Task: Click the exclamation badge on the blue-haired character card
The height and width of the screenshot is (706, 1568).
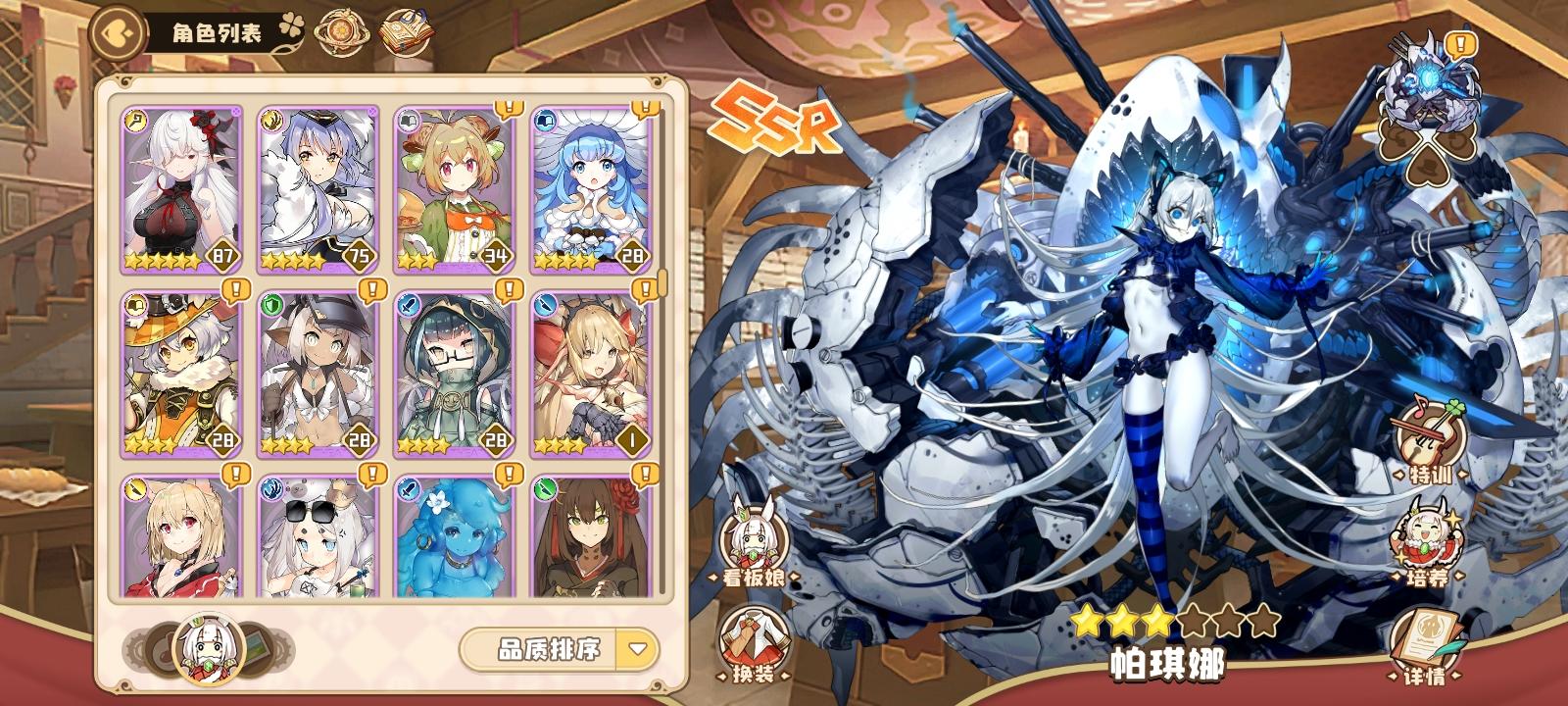Action: click(x=645, y=108)
